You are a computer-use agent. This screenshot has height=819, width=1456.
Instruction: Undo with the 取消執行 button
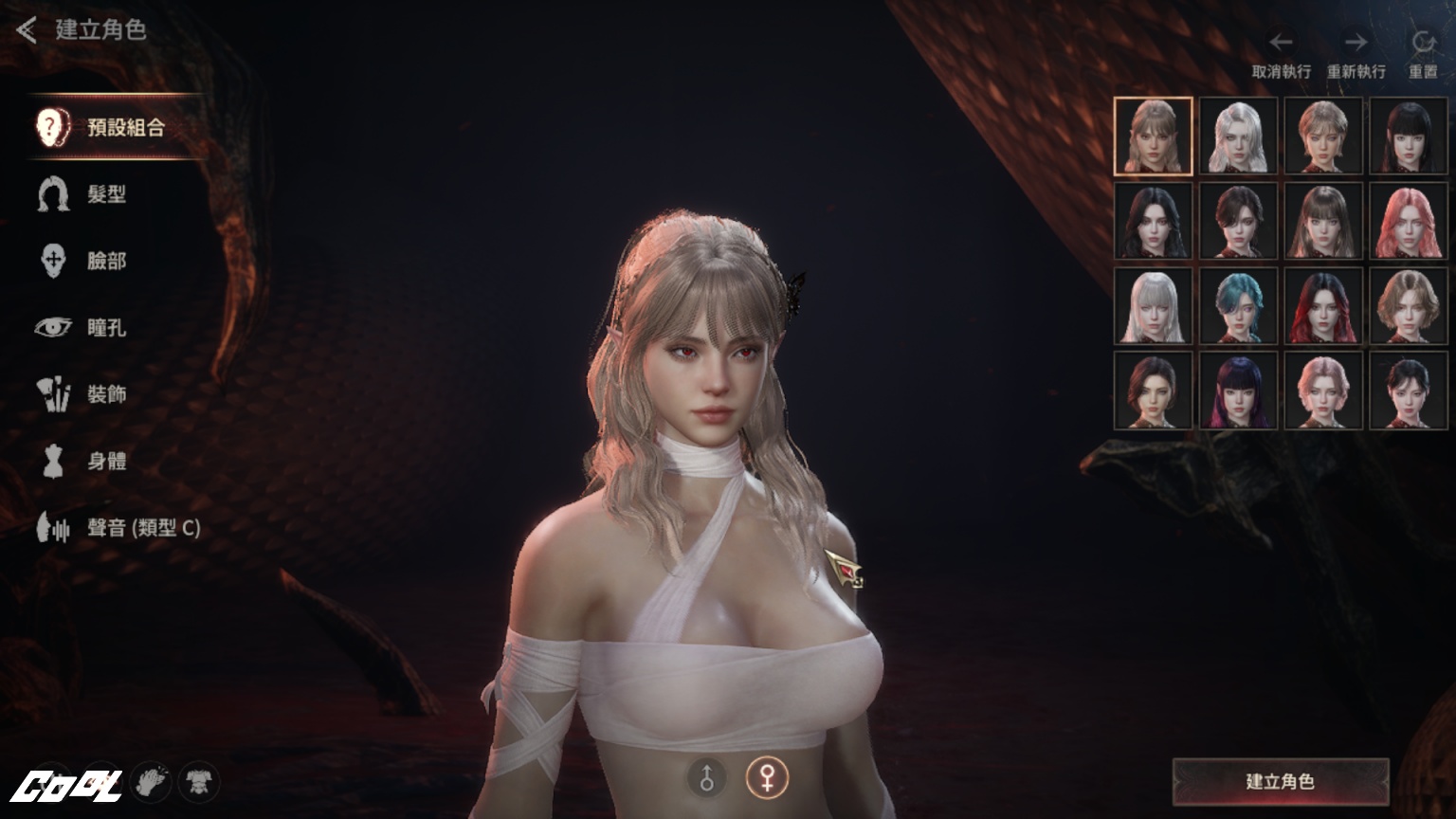click(x=1281, y=55)
